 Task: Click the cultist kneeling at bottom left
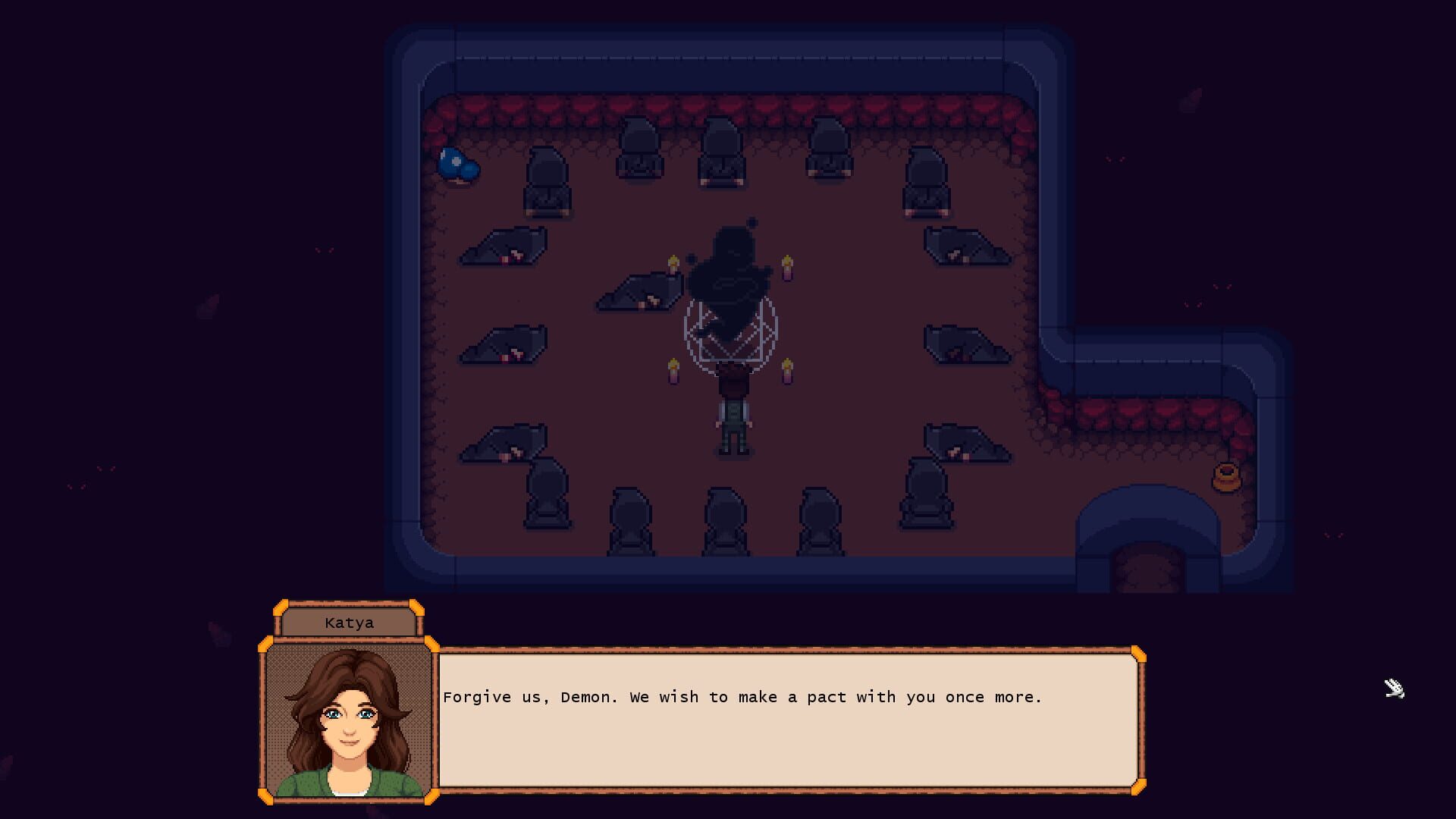pyautogui.click(x=546, y=497)
